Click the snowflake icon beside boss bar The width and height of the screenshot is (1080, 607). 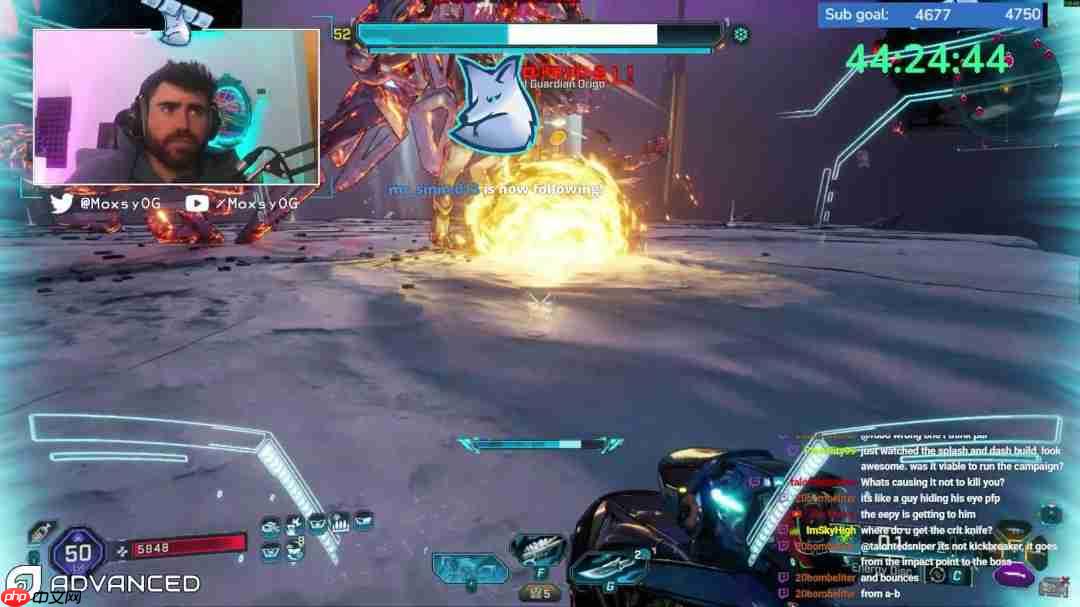(741, 35)
